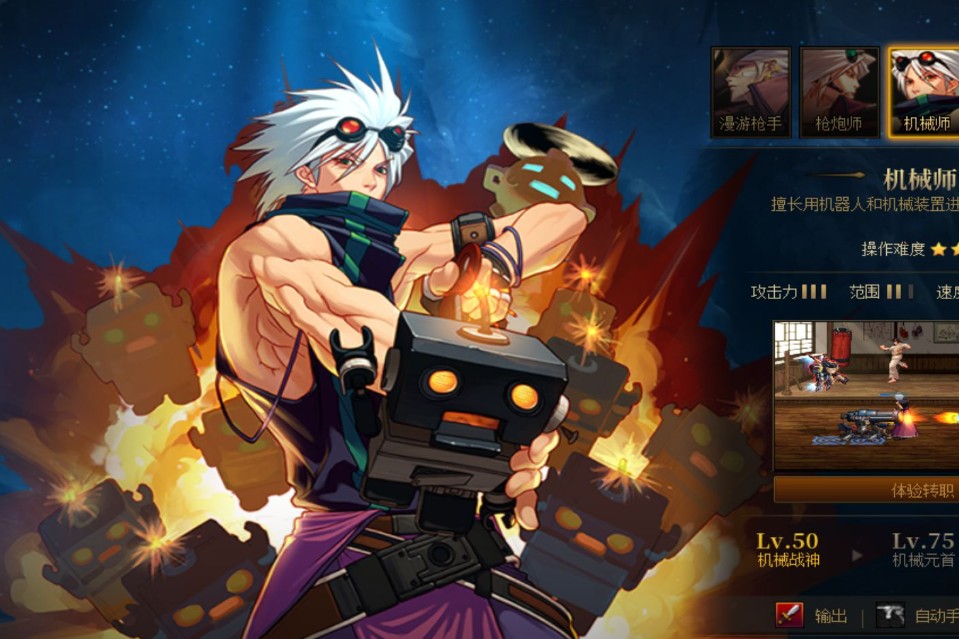
Task: Click the red sword 输出 icon
Action: [790, 614]
